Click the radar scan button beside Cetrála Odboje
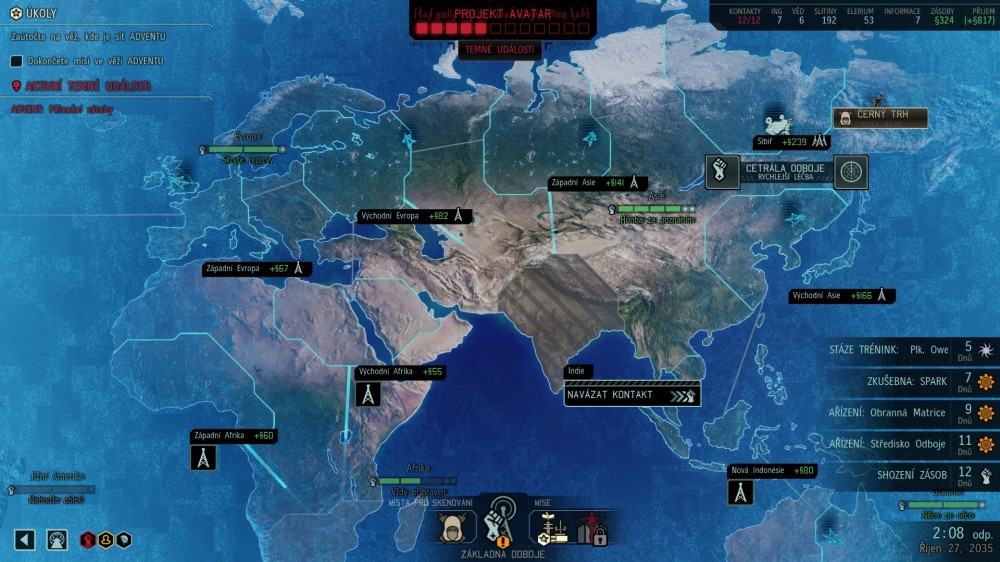This screenshot has width=1000, height=562. [x=851, y=172]
